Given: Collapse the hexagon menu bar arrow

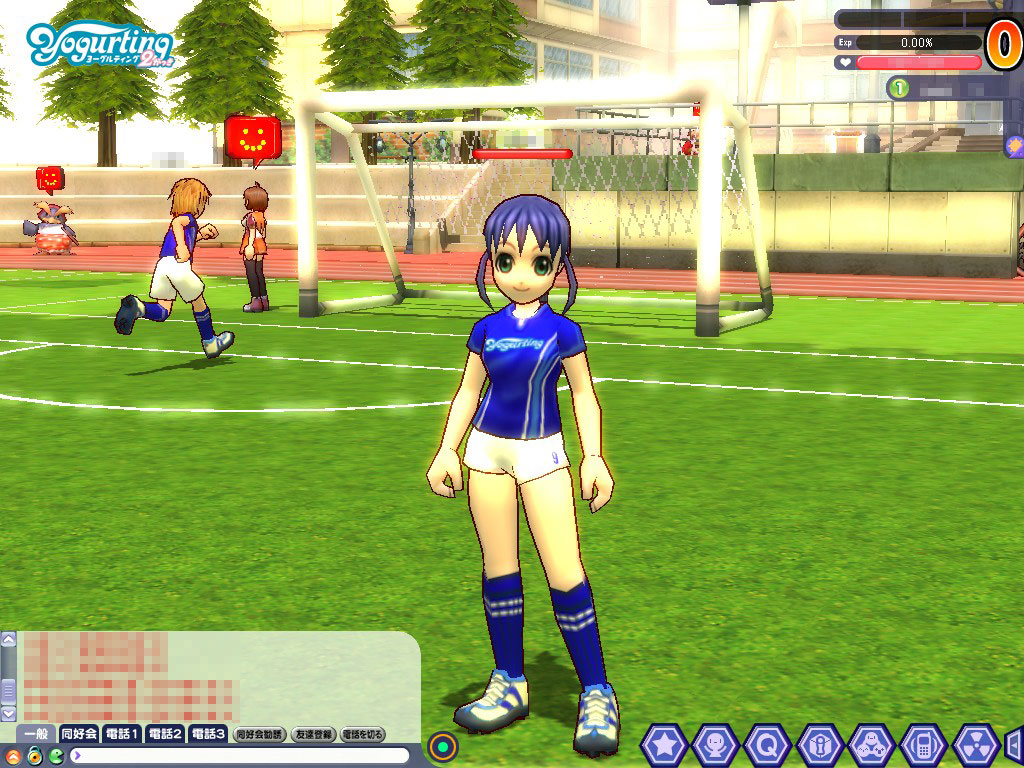Looking at the screenshot, I should click(x=1014, y=745).
